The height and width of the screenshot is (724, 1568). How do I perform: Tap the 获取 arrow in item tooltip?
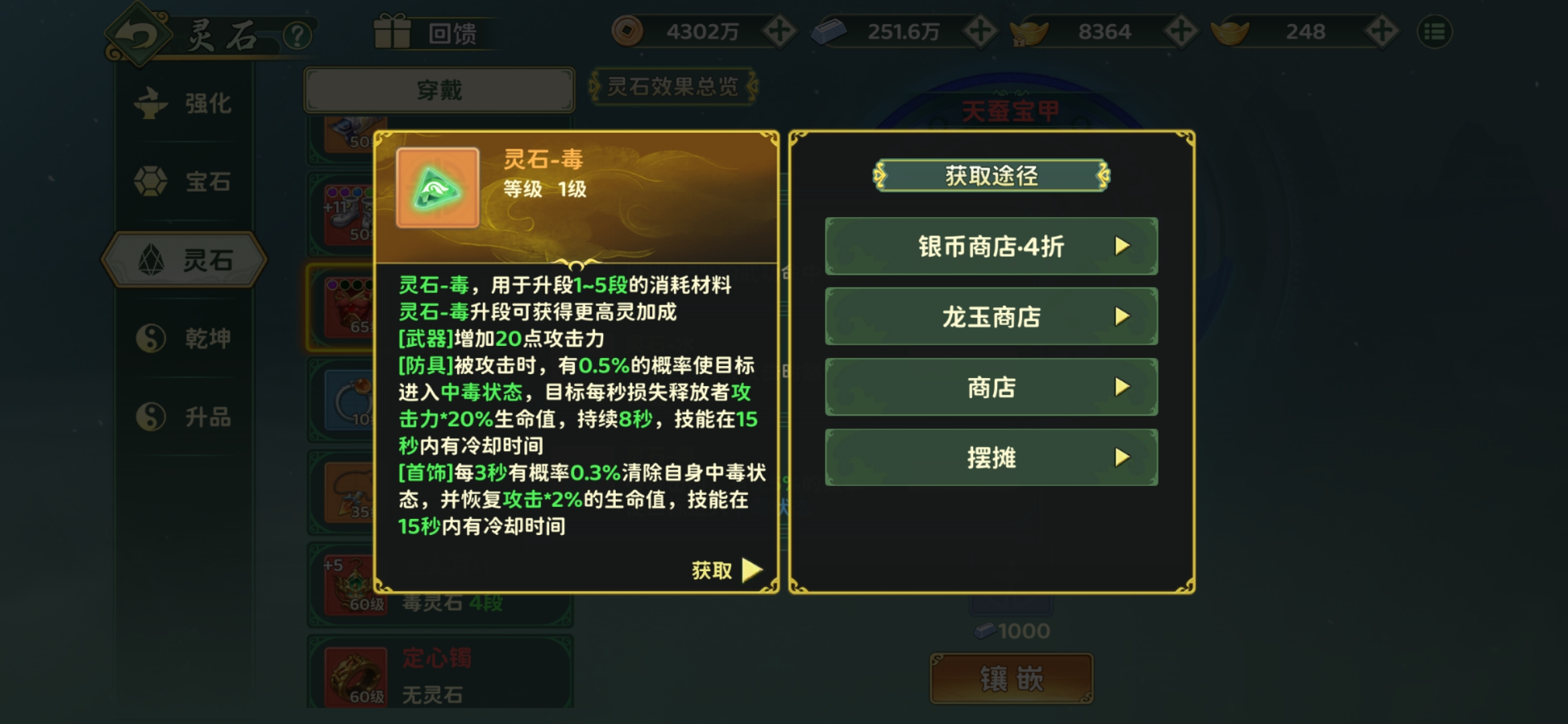(728, 570)
